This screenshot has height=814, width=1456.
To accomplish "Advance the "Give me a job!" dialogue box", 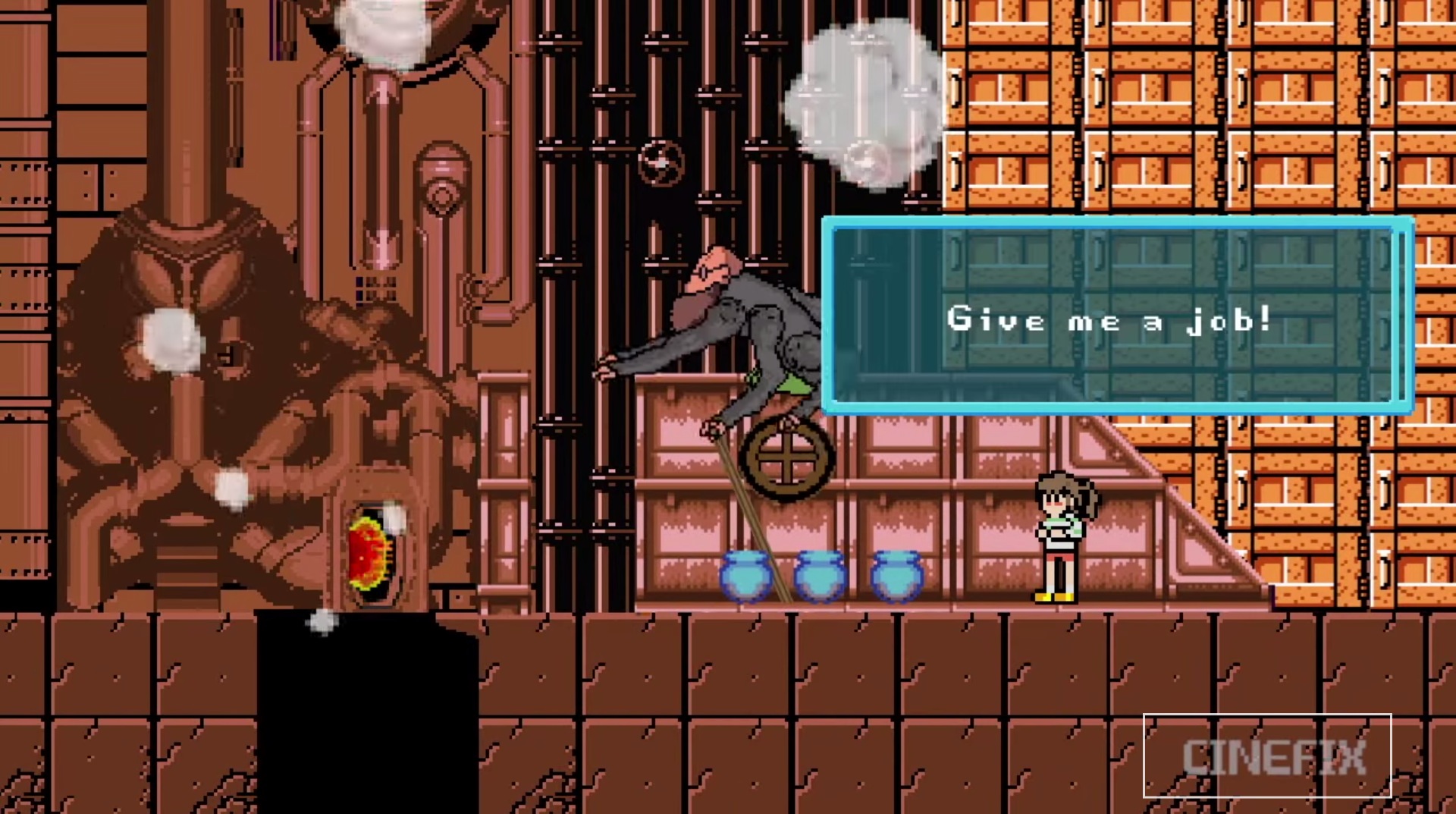I will pyautogui.click(x=1117, y=316).
